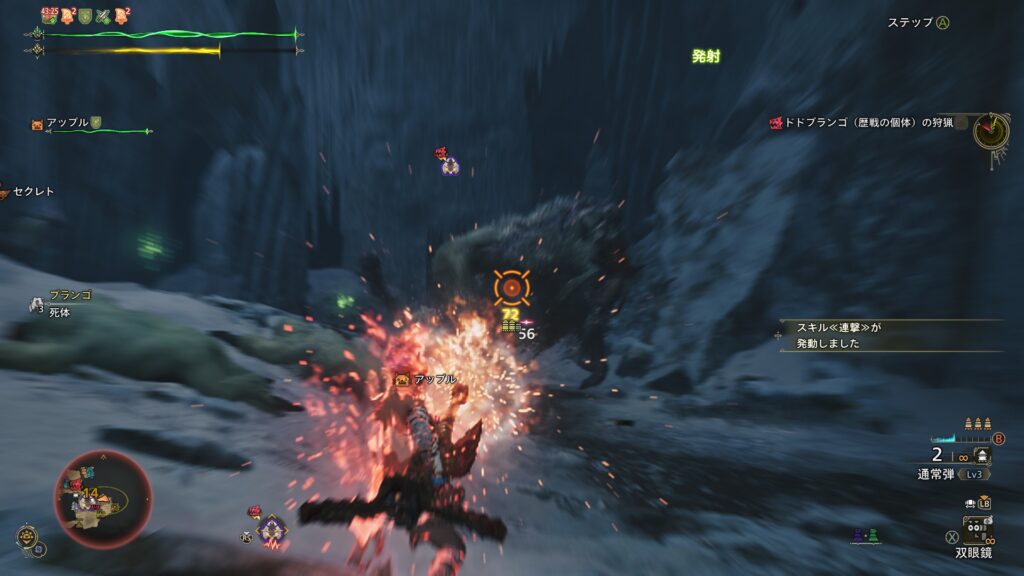Click the green shield defense buff icon
This screenshot has width=1024, height=576.
point(85,15)
